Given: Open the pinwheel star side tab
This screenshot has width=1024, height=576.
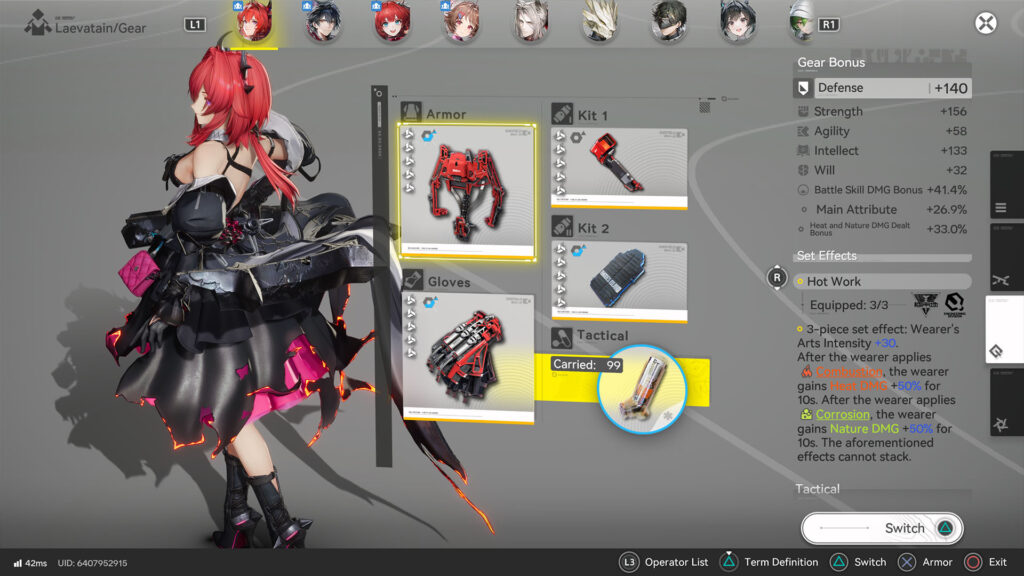Looking at the screenshot, I should (1003, 424).
